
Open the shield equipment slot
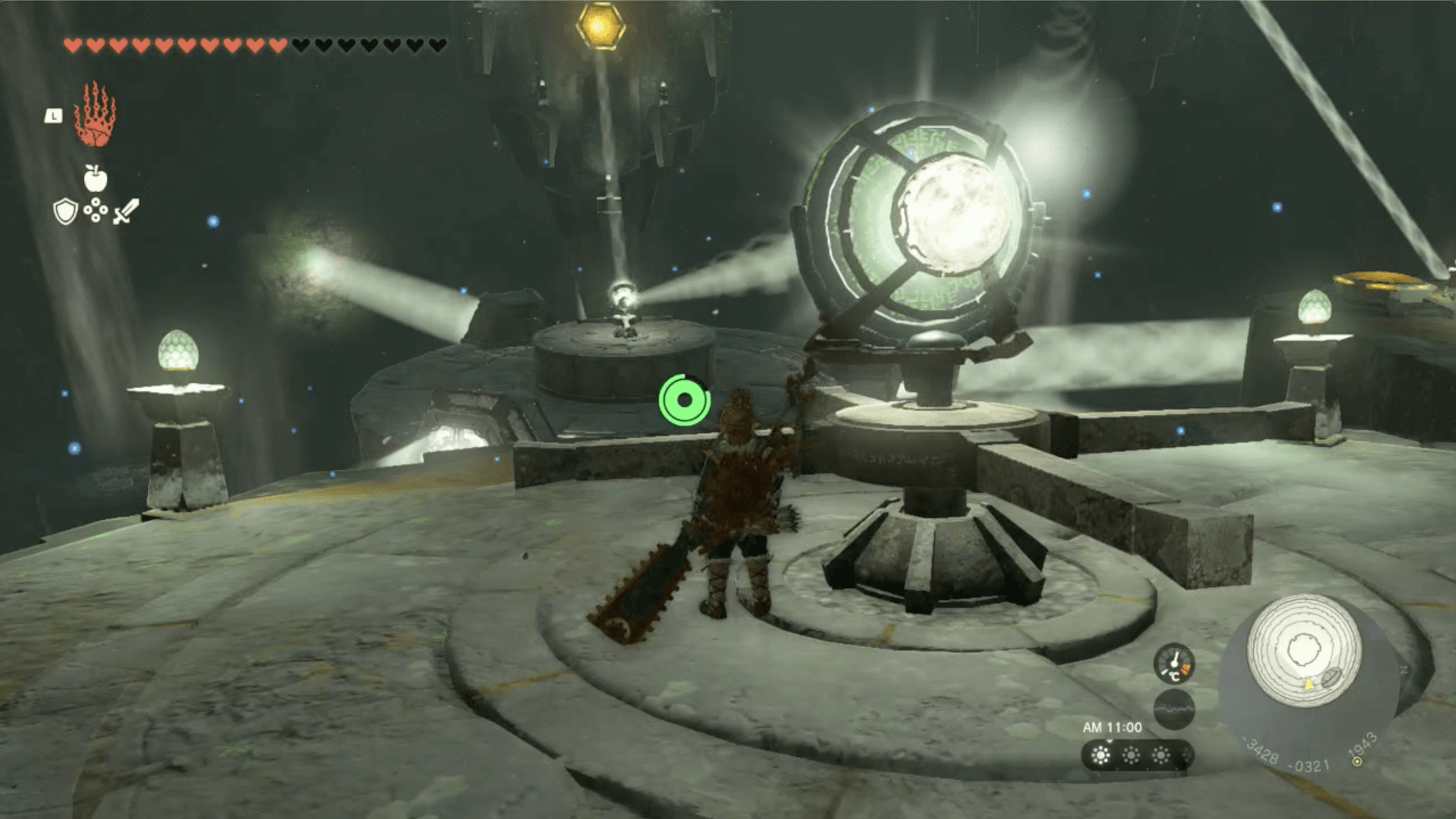pyautogui.click(x=65, y=211)
